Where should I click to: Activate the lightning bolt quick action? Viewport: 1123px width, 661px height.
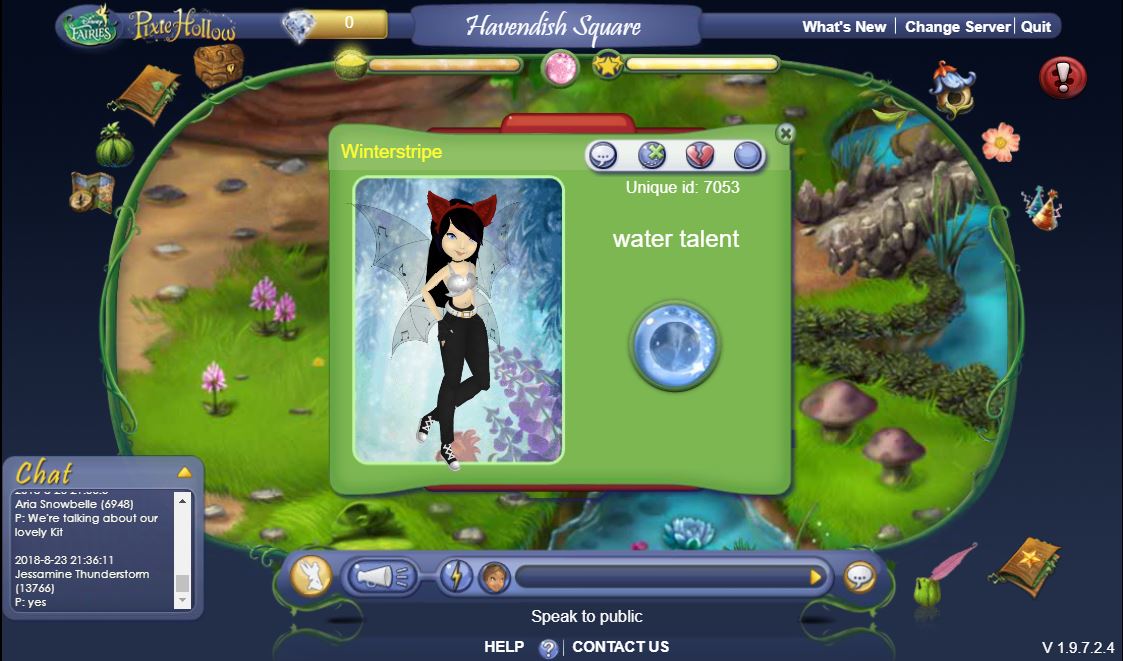(455, 577)
